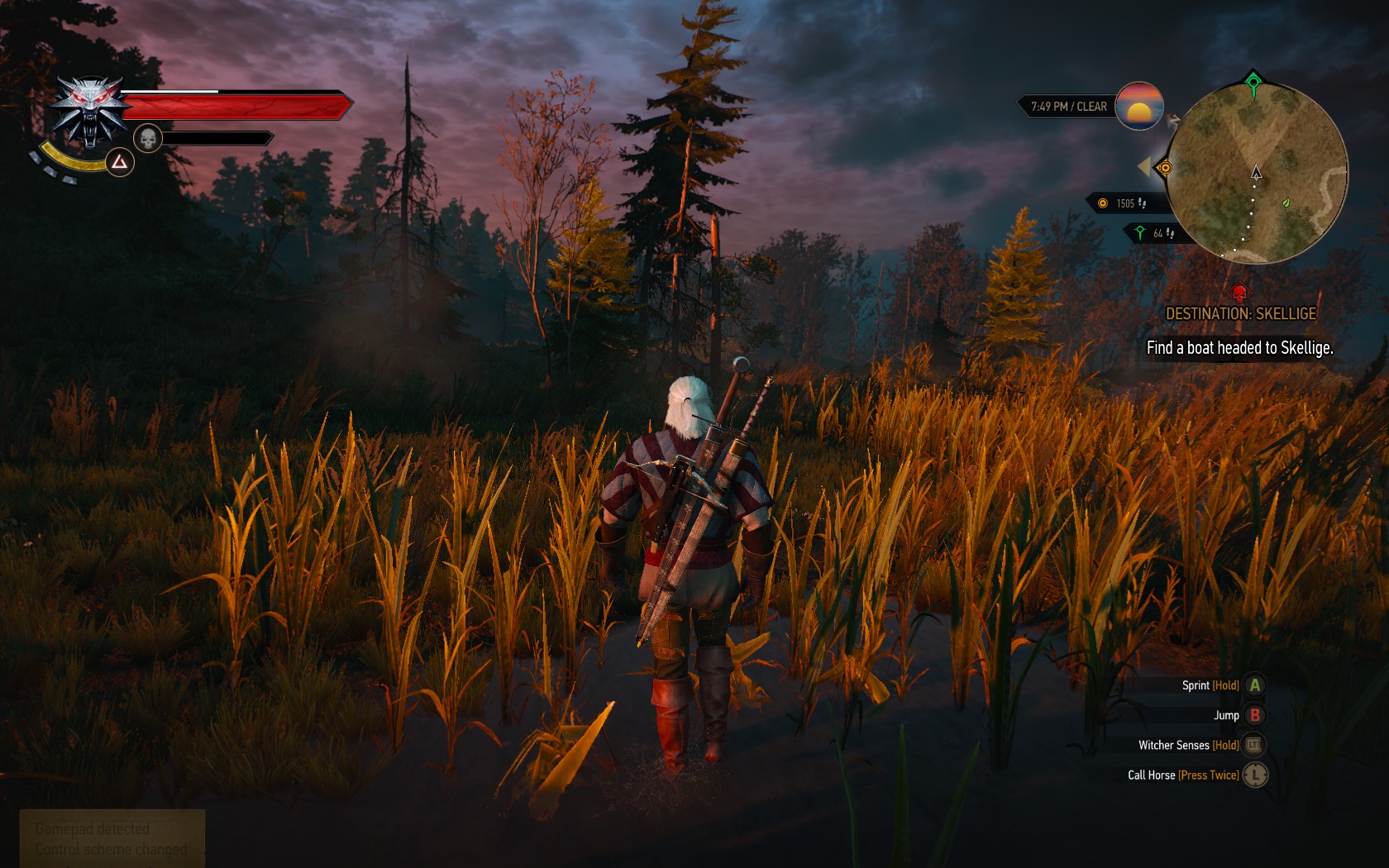1389x868 pixels.
Task: Click the red skull quest difficulty icon
Action: (x=1239, y=293)
